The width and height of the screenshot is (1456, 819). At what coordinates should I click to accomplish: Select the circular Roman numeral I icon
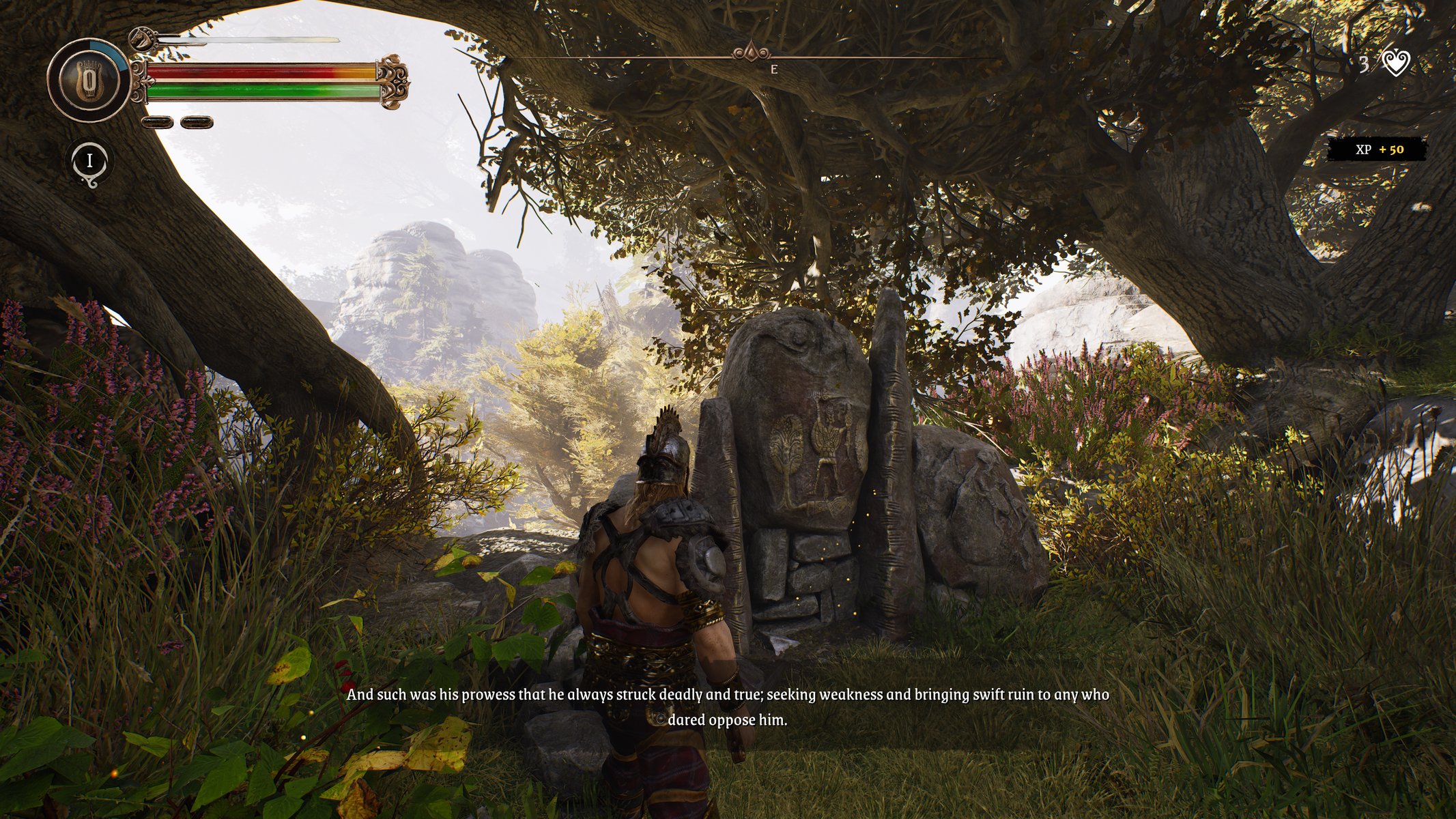click(89, 162)
